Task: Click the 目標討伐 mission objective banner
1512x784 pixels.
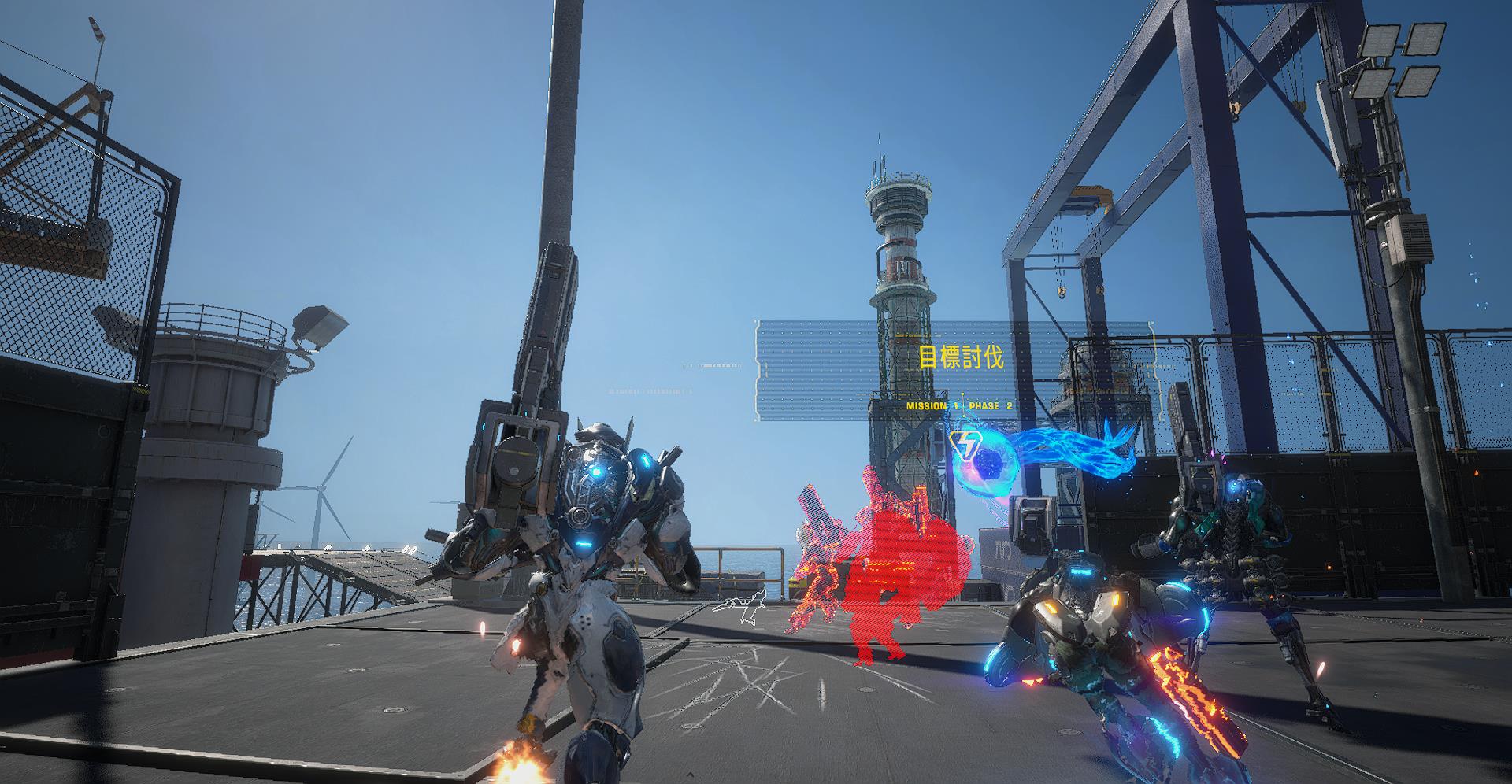Action: pyautogui.click(x=961, y=358)
